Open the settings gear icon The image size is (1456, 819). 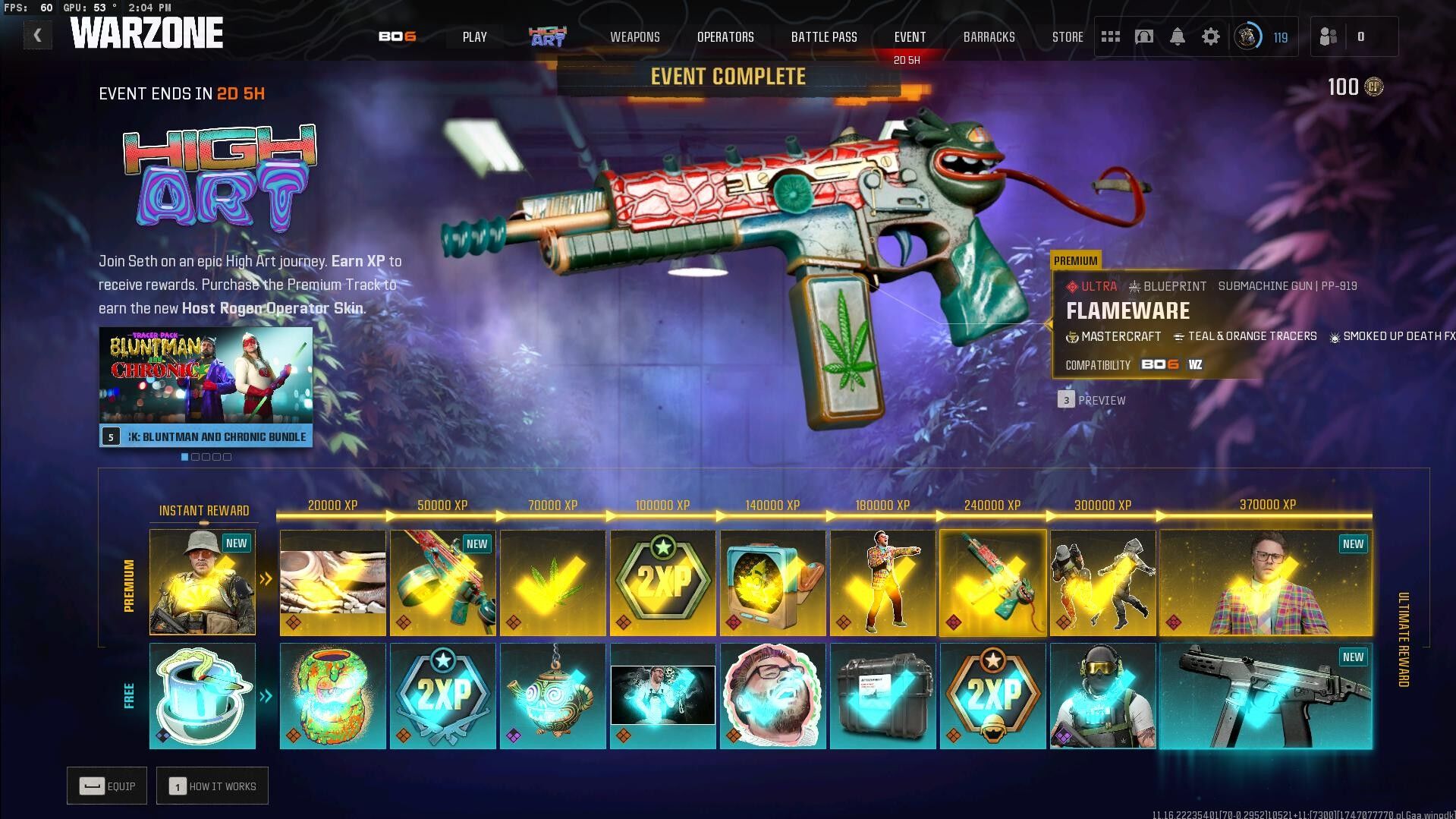1210,36
